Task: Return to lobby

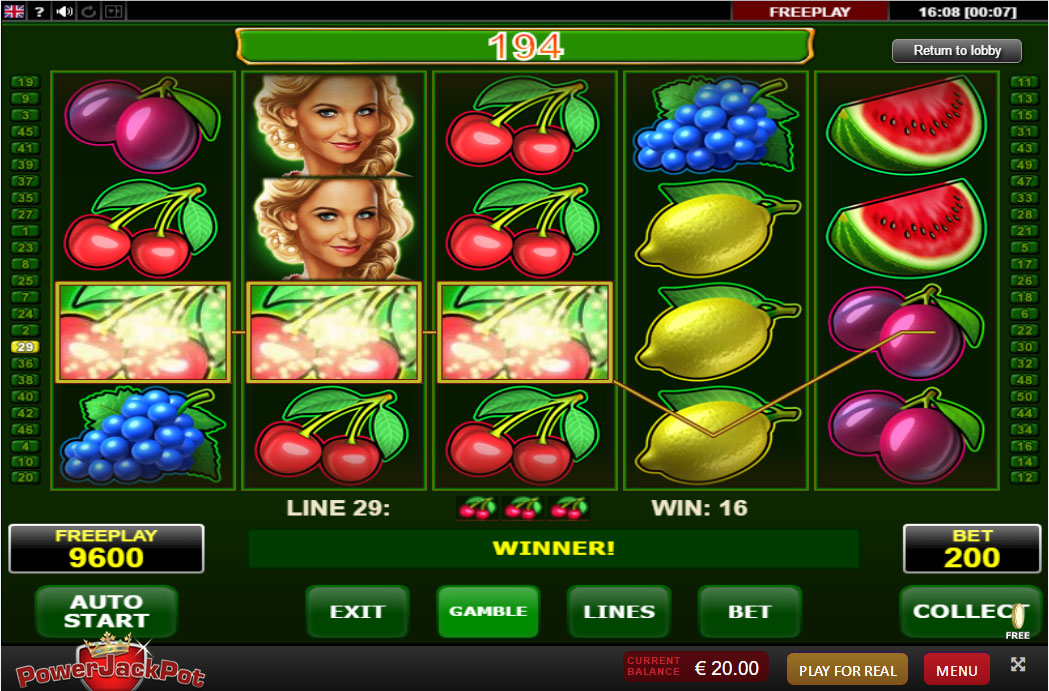Action: (957, 51)
